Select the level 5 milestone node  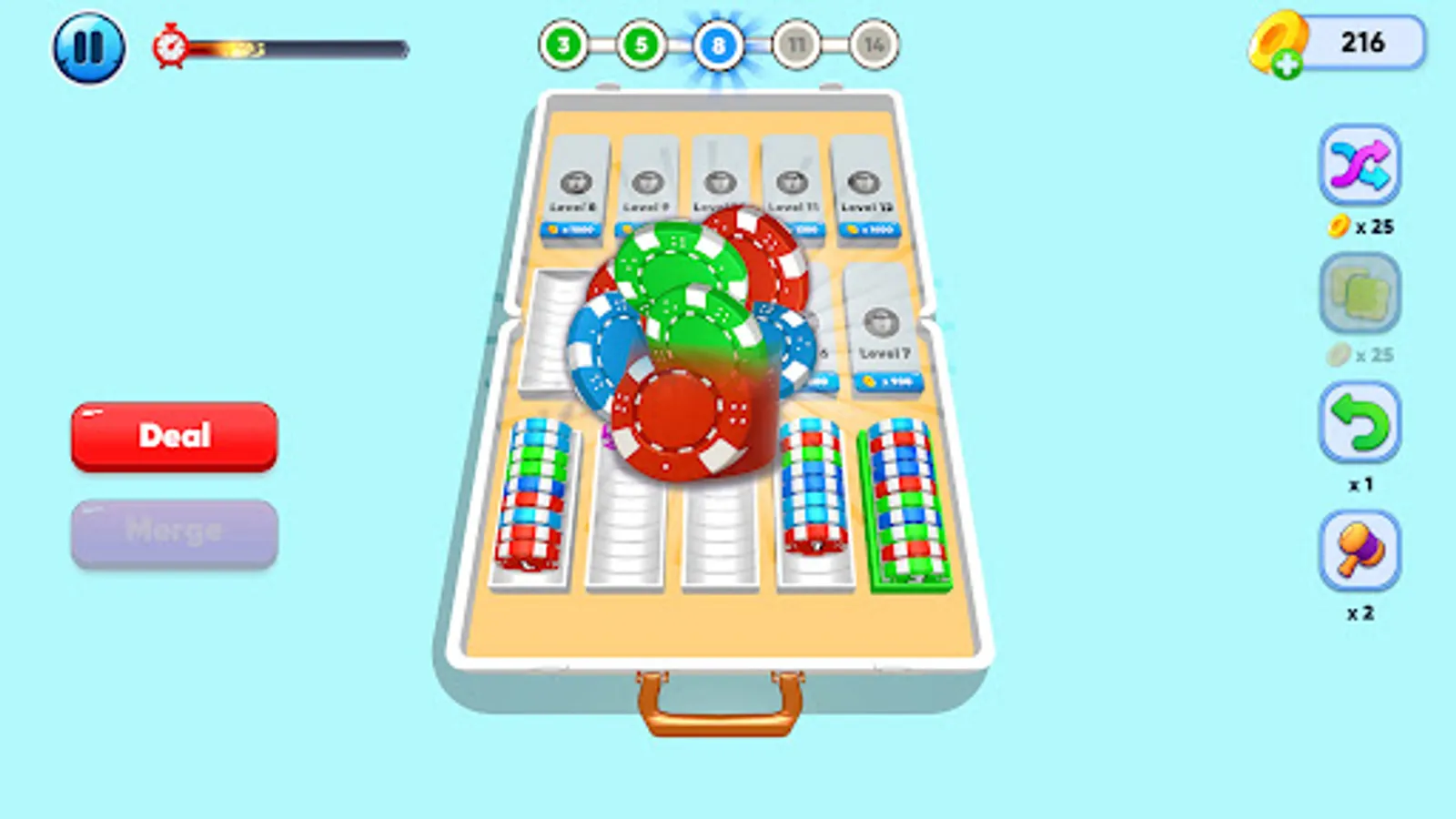(x=642, y=46)
